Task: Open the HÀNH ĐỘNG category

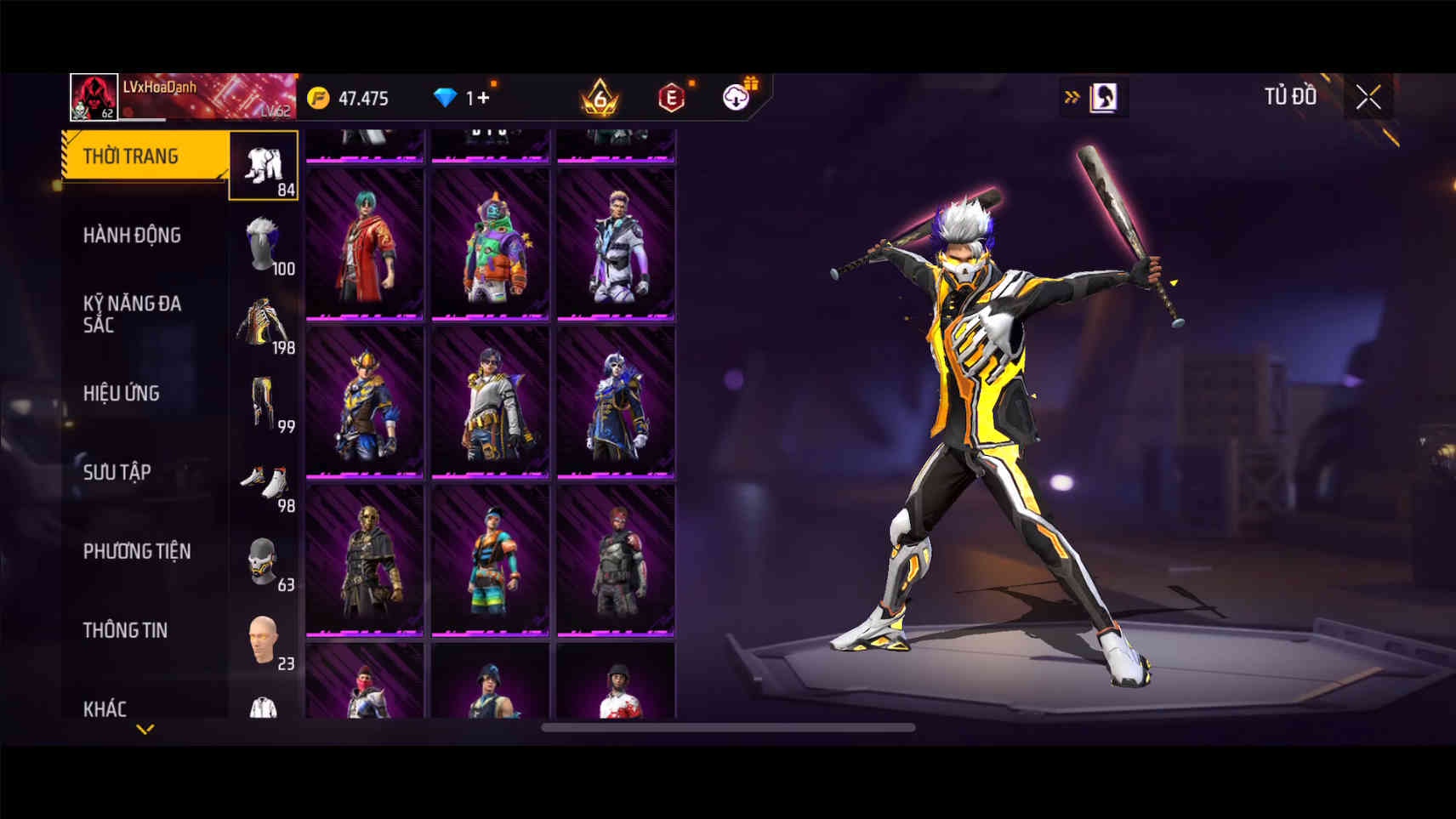Action: pos(132,236)
